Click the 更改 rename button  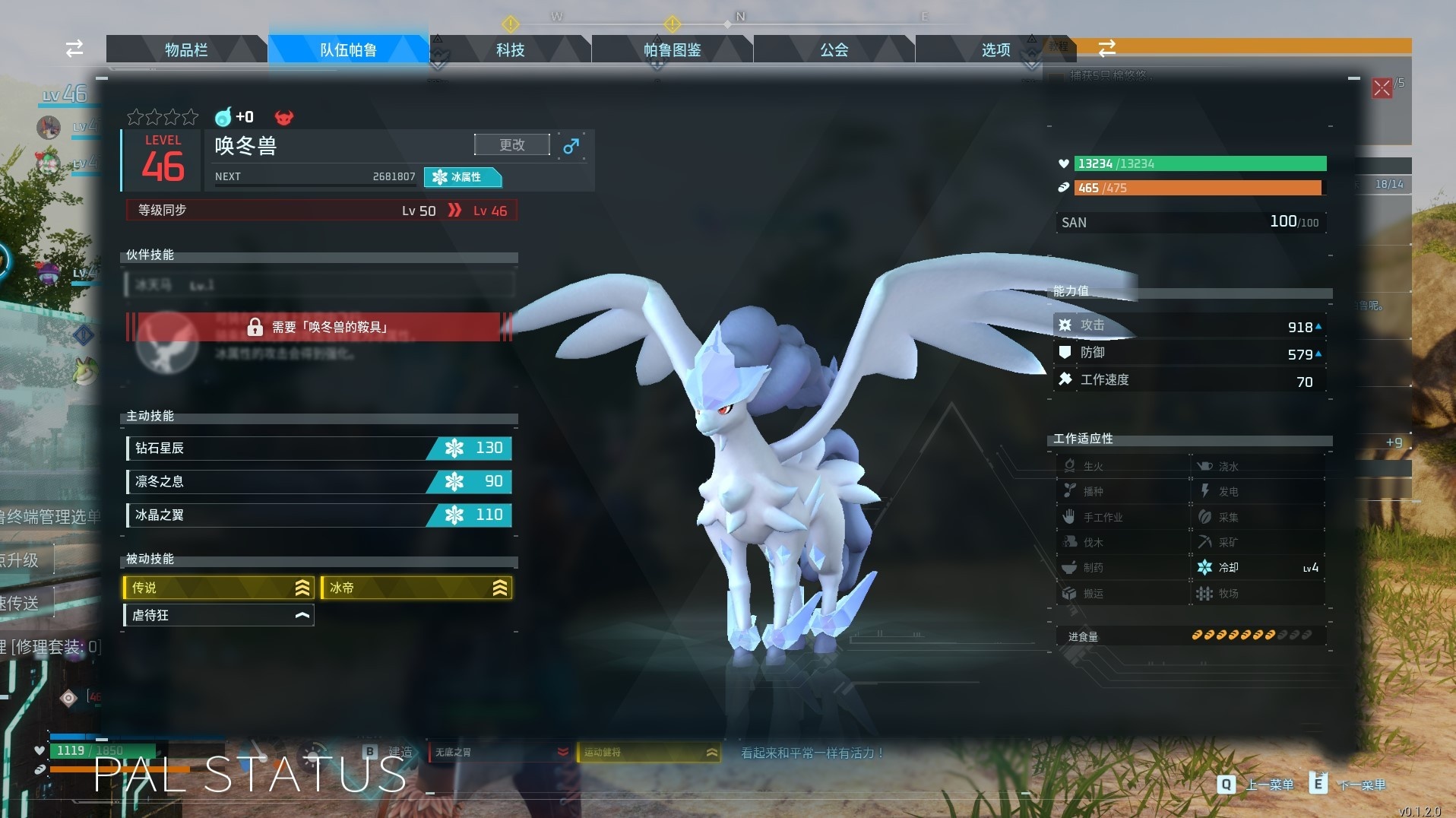[x=511, y=144]
